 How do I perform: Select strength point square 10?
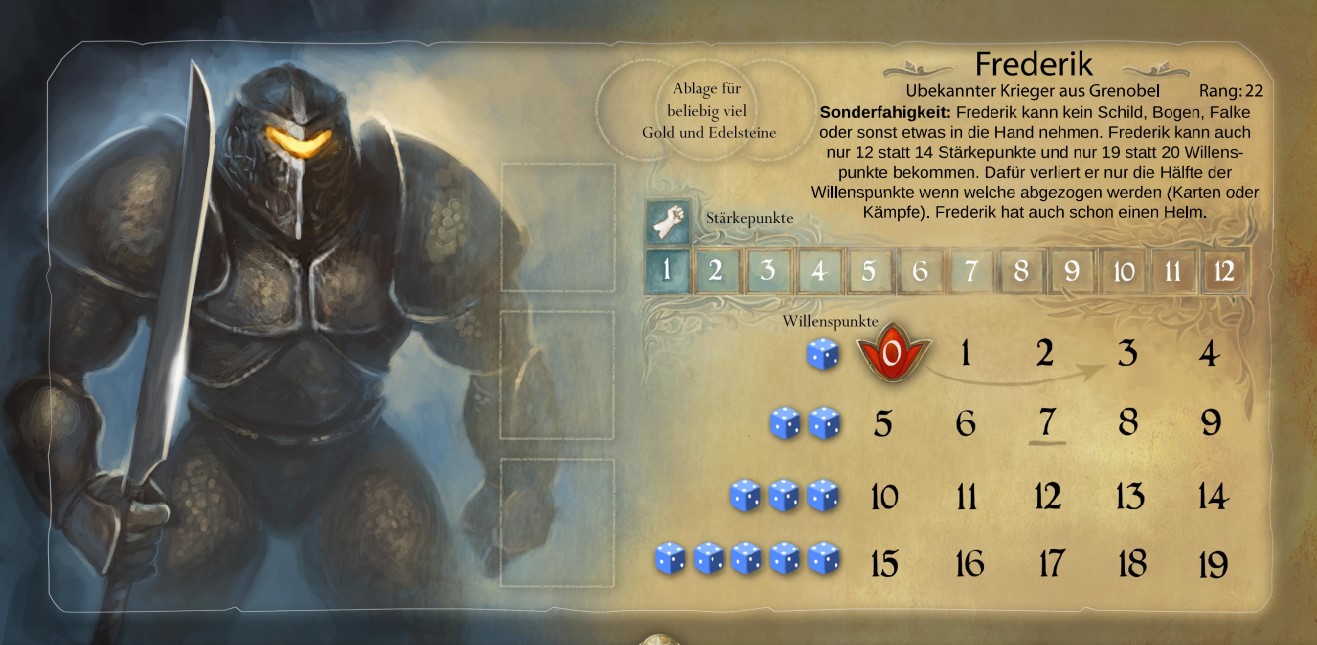tap(1123, 270)
